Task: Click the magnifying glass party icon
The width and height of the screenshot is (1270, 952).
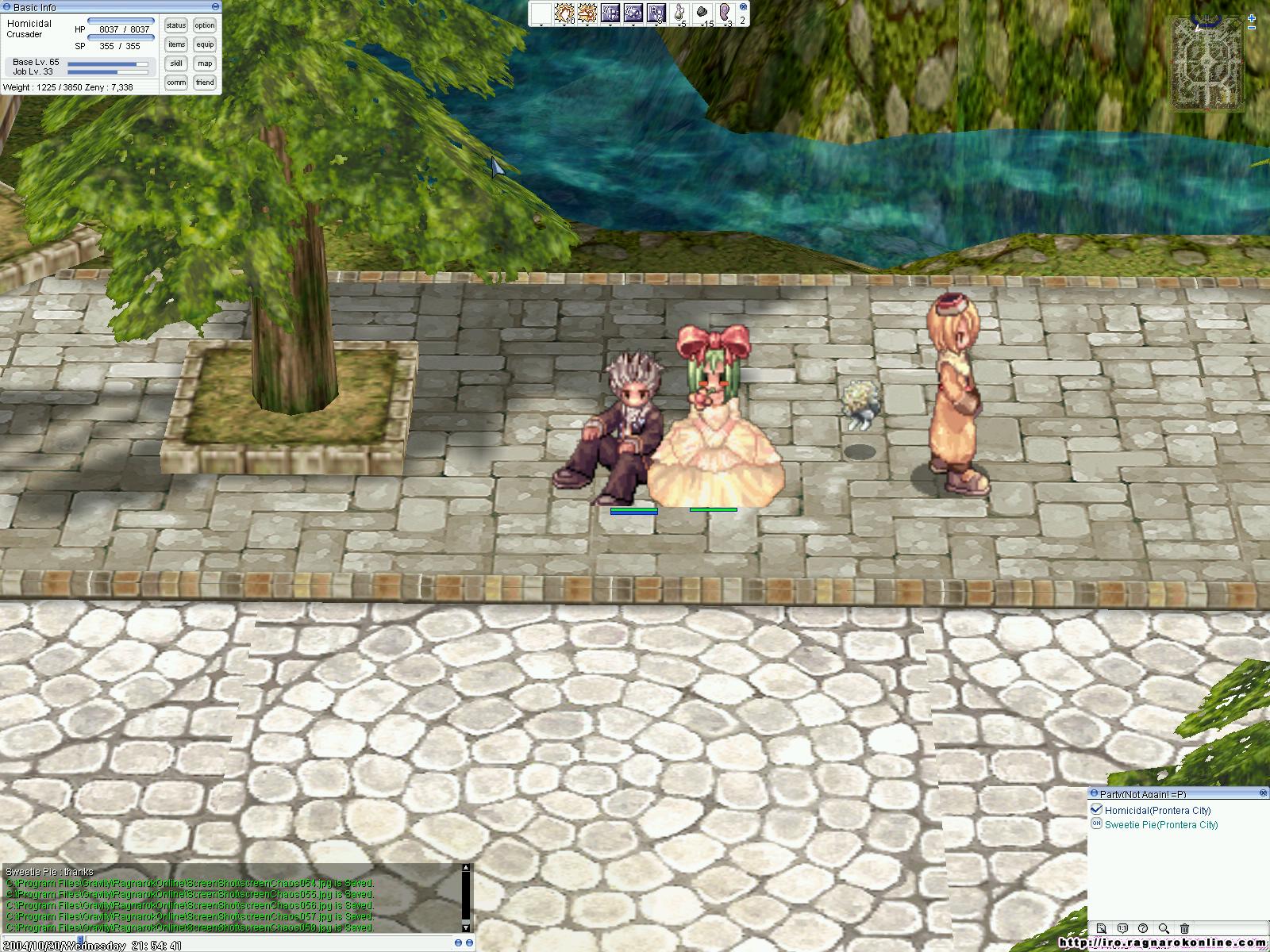Action: [1164, 928]
